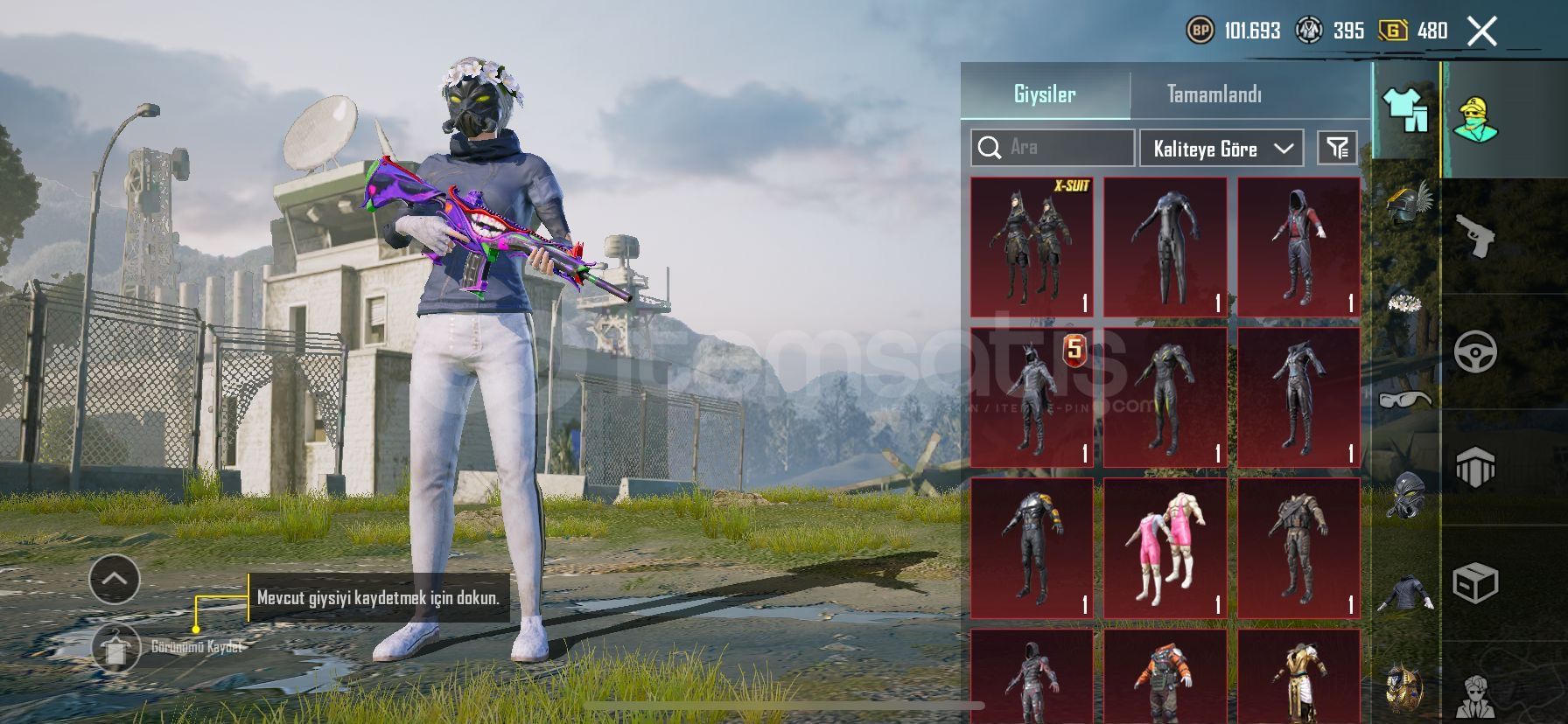Click the Ara search field
Screen dimensions: 1568x724
click(x=1053, y=148)
